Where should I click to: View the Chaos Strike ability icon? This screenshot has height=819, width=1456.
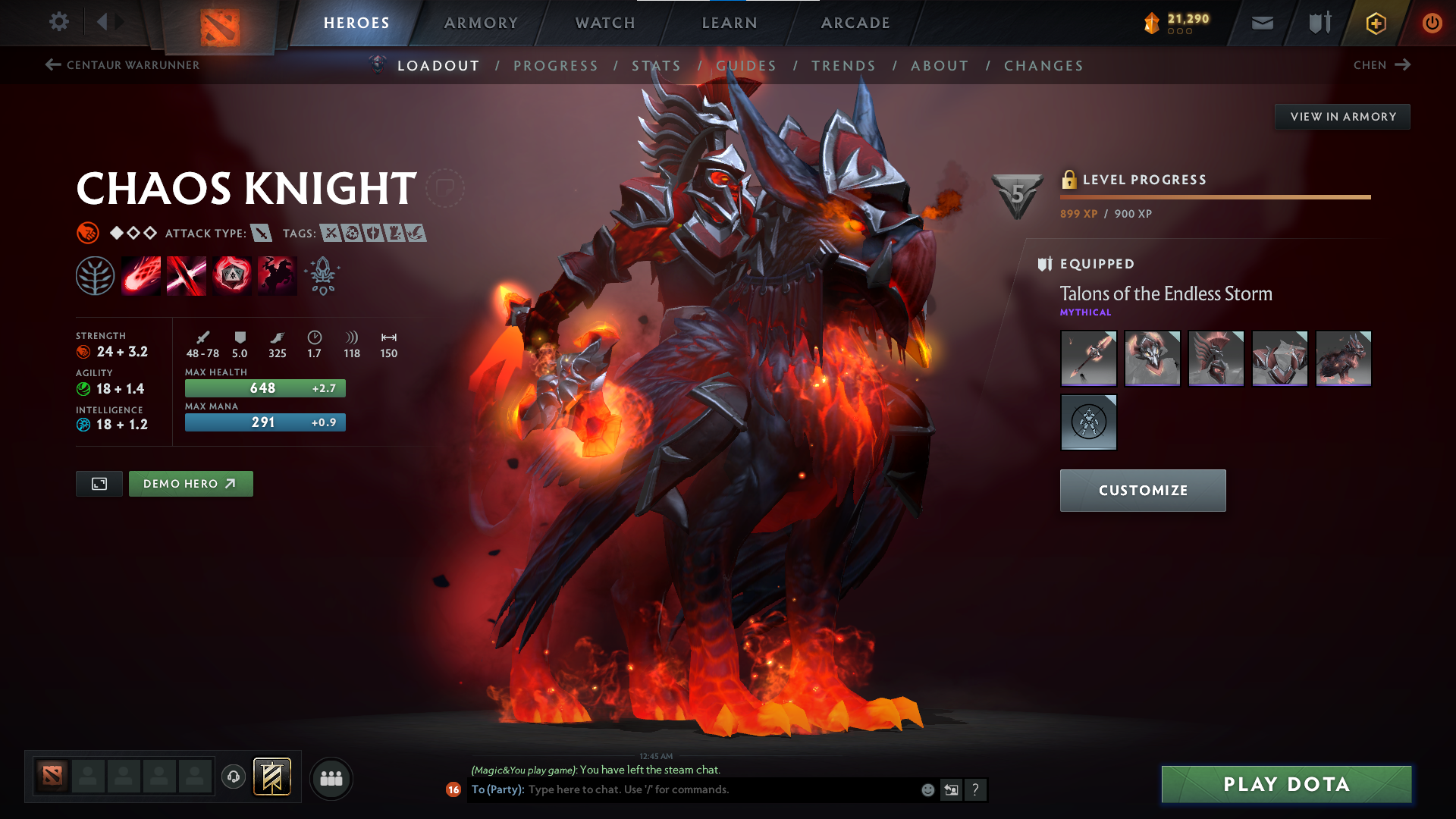(x=231, y=275)
